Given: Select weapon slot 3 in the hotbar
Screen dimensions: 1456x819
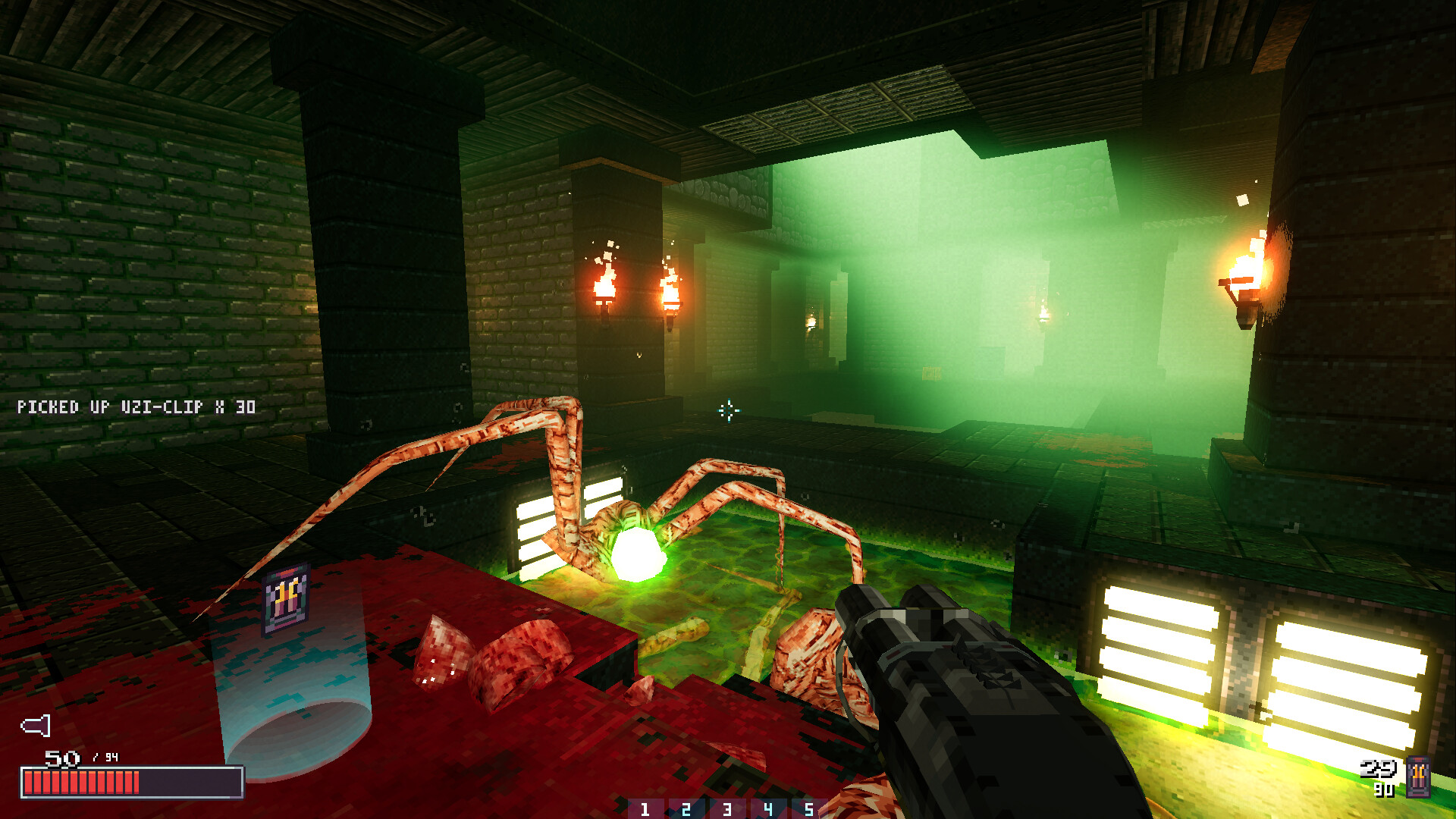Looking at the screenshot, I should click(x=728, y=808).
